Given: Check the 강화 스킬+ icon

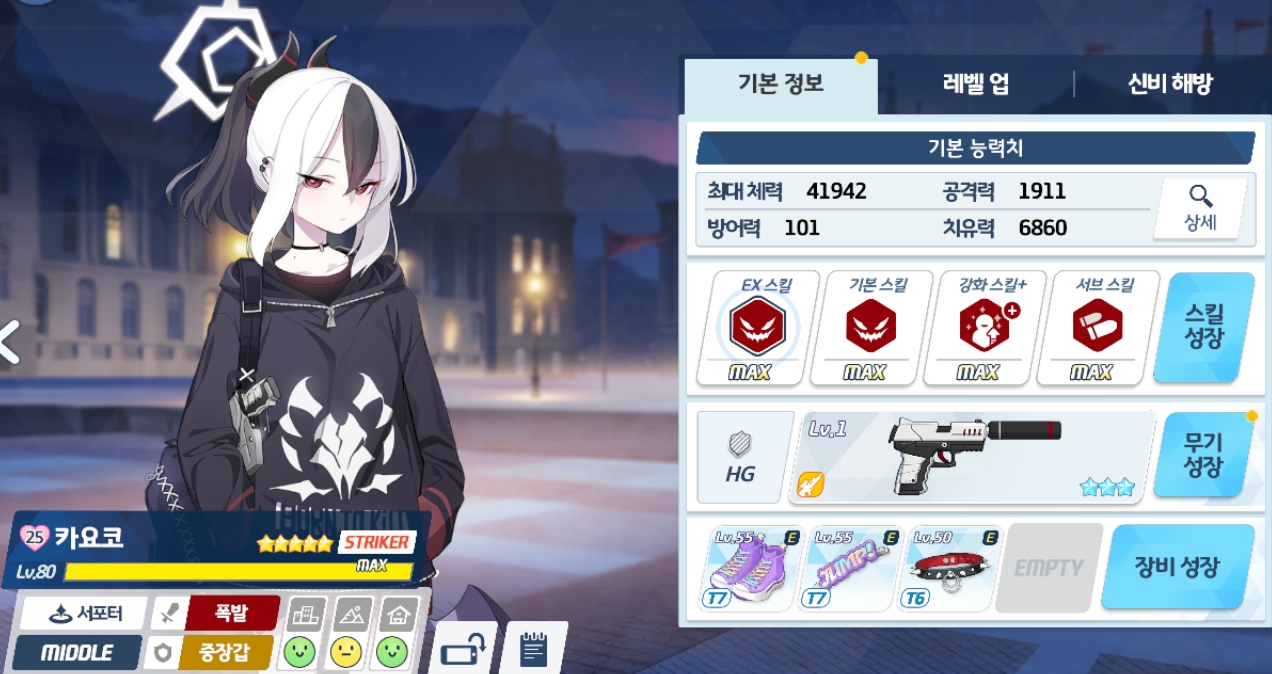Looking at the screenshot, I should (x=984, y=328).
